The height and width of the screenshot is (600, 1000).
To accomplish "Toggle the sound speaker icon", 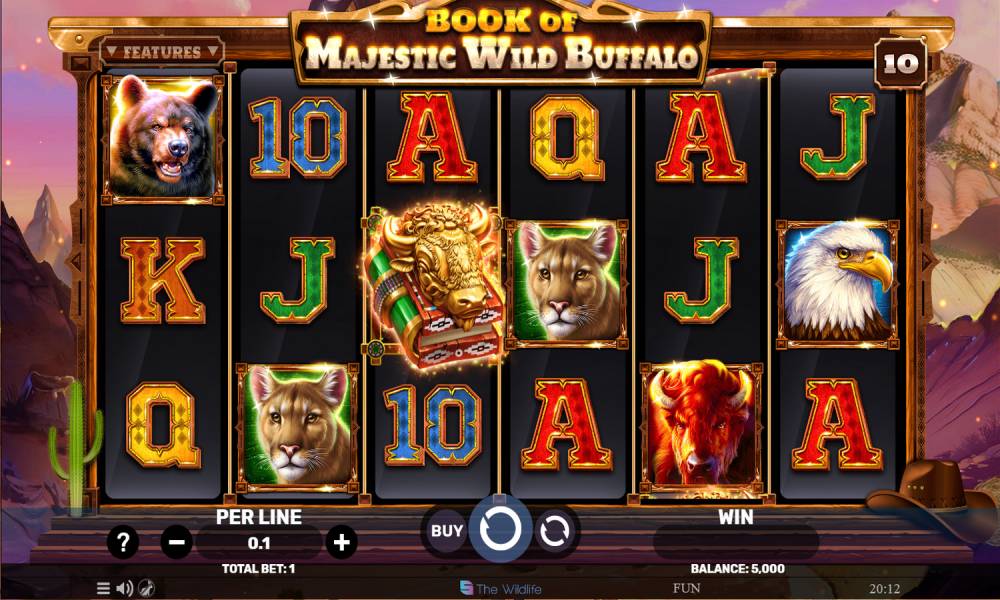I will 125,588.
